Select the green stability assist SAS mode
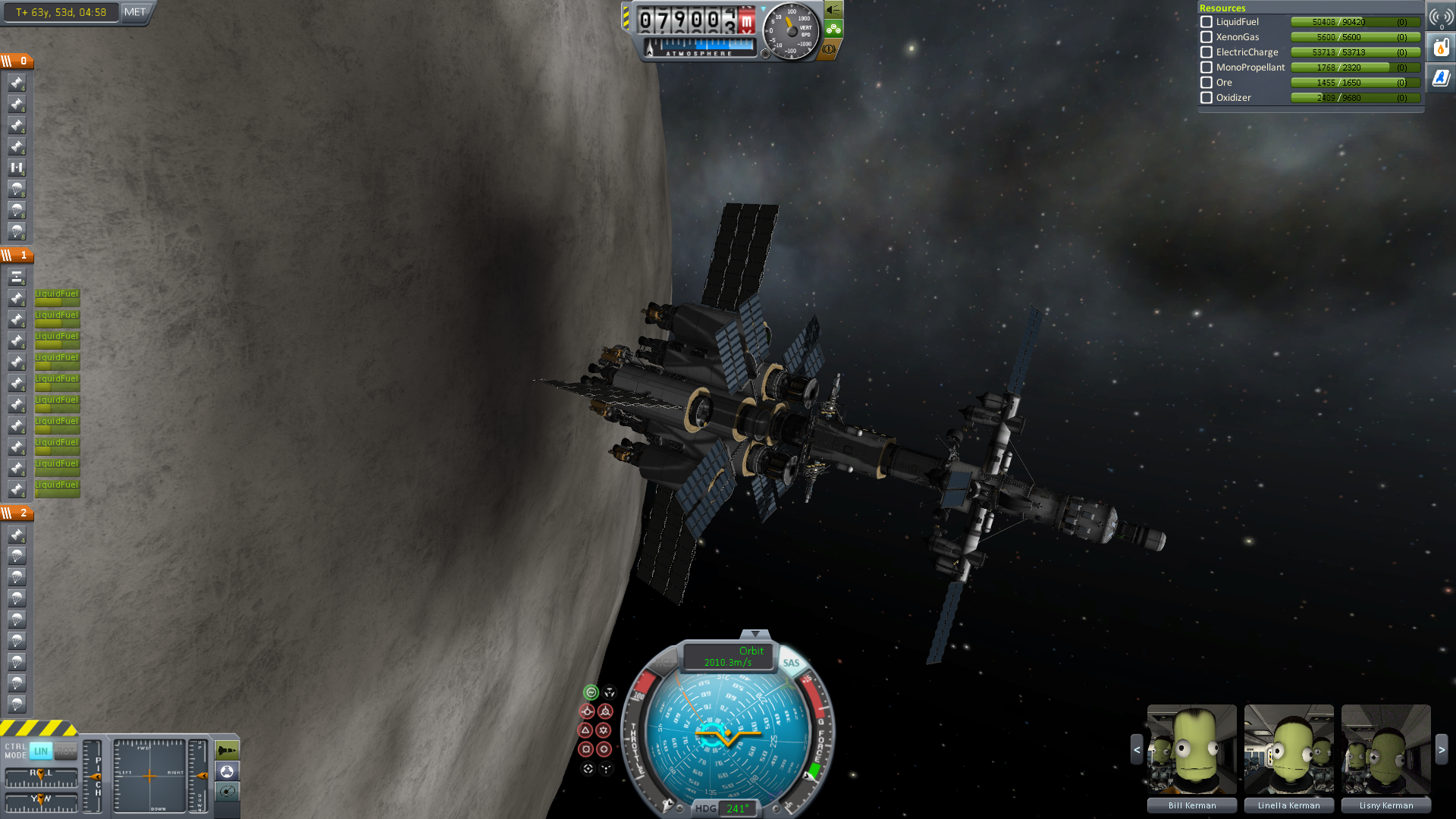This screenshot has width=1456, height=819. point(591,692)
